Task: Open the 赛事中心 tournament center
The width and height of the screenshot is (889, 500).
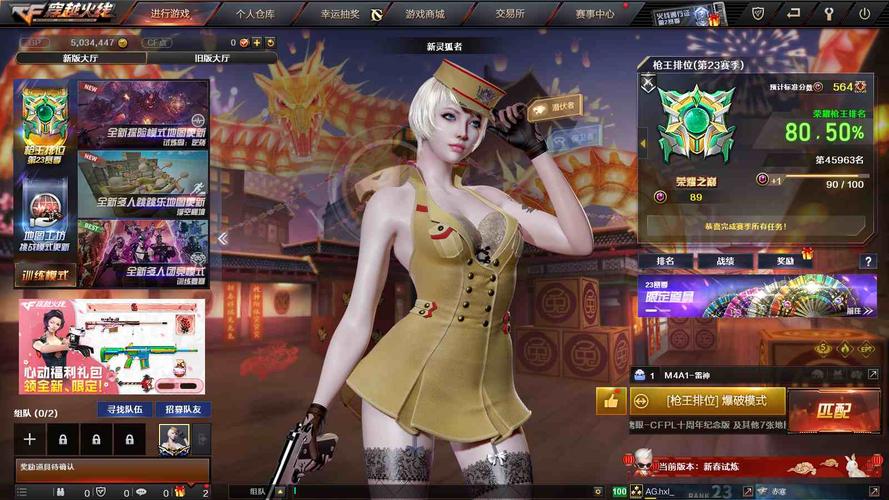Action: 595,14
